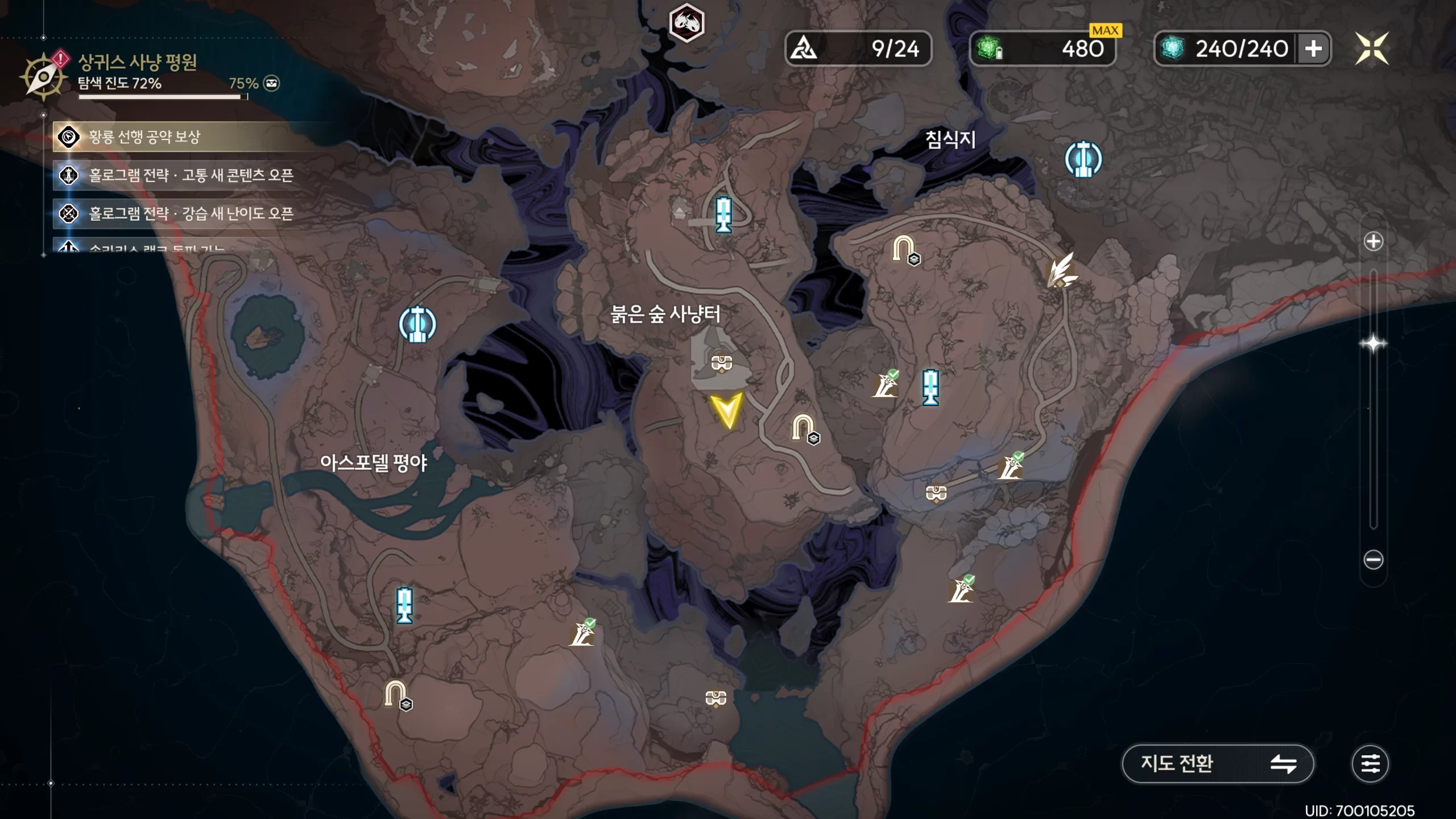This screenshot has width=1456, height=819.
Task: Switch maps with the 지도 전환 button
Action: click(1217, 763)
